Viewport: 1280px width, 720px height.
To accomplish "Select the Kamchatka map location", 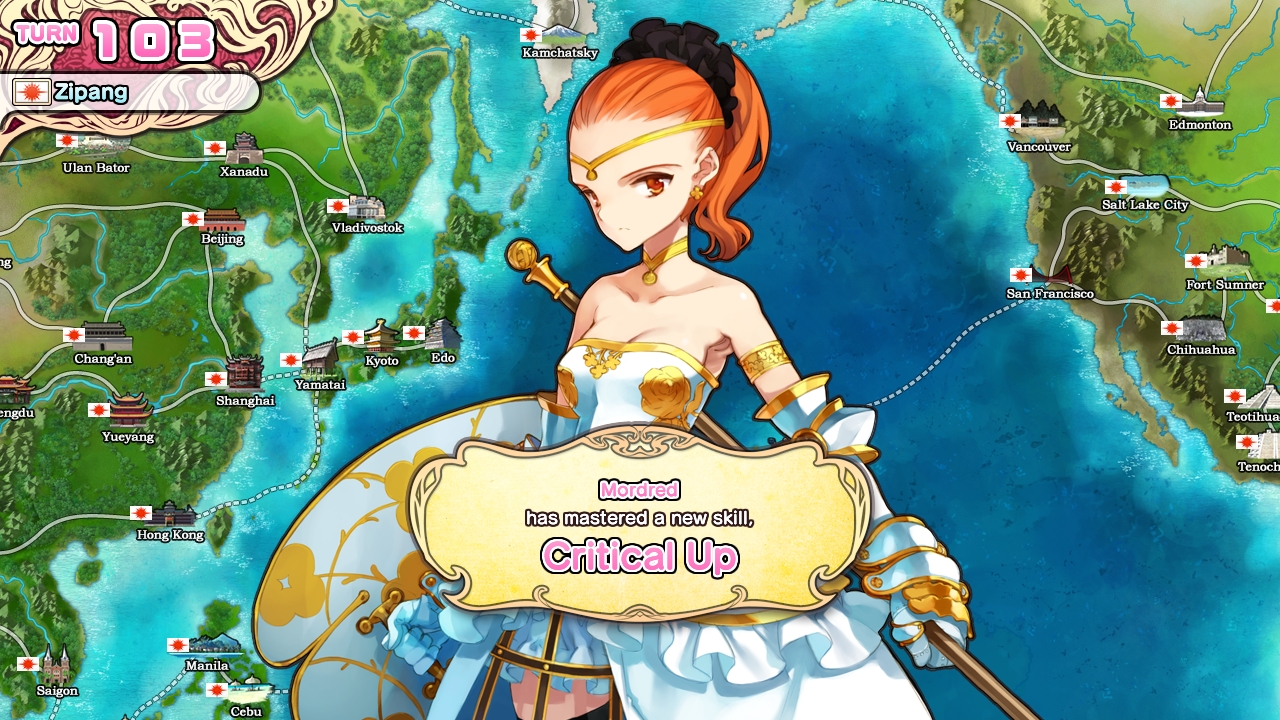I will 560,32.
